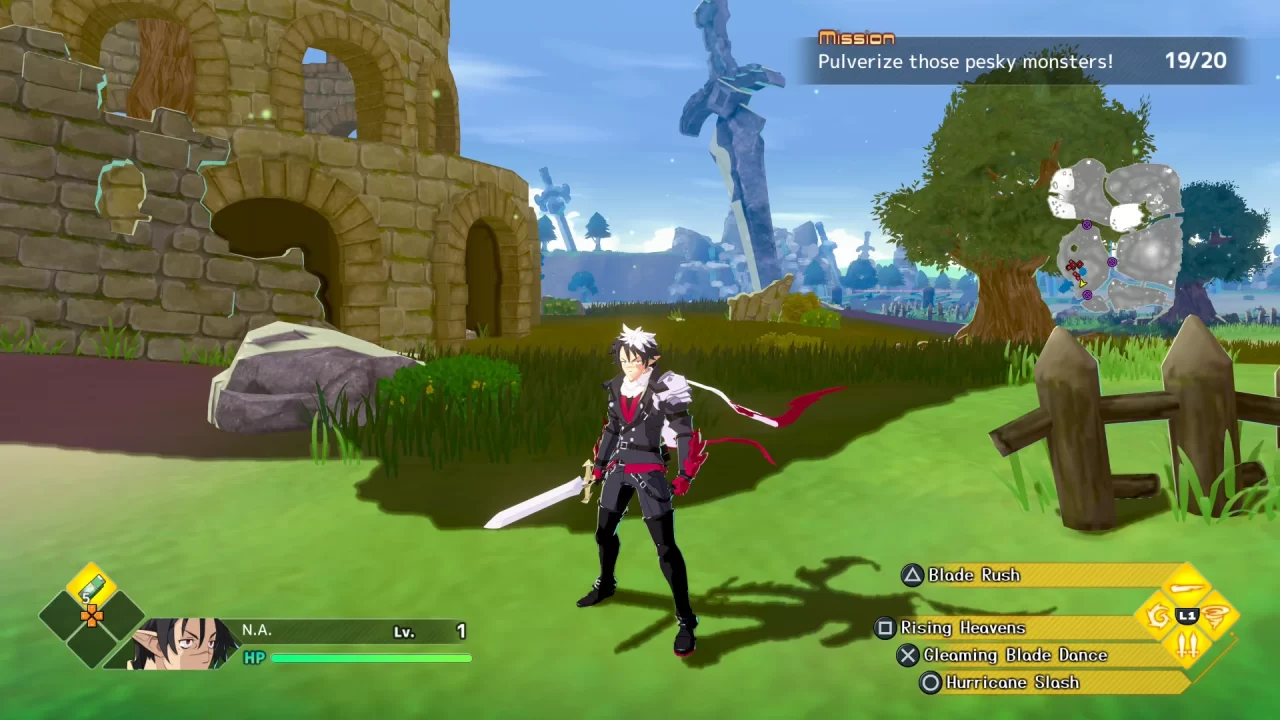Select the Blade Rush slash skill icon
The image size is (1280, 720).
click(1187, 587)
